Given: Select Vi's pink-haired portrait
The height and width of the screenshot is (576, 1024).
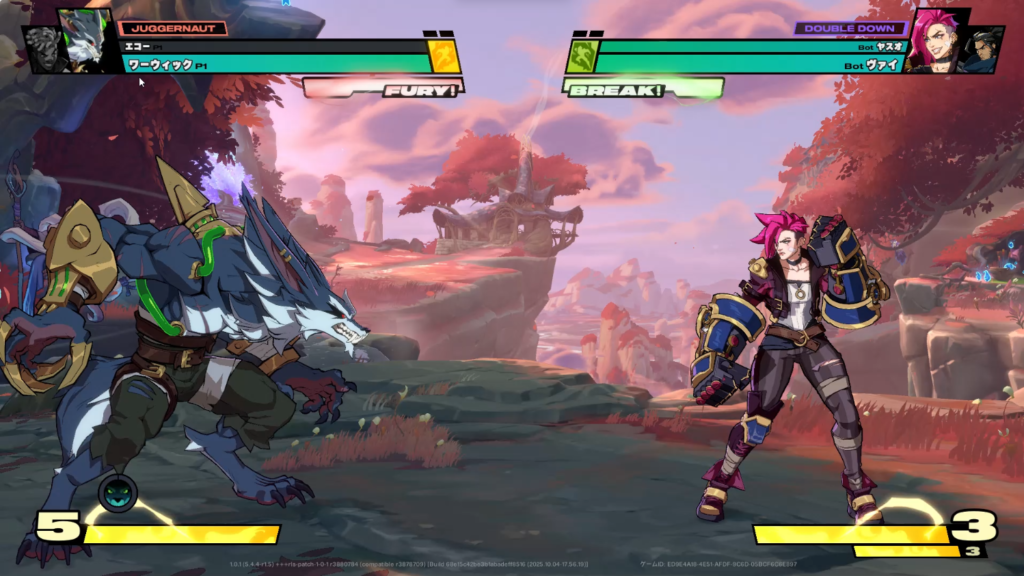Looking at the screenshot, I should pos(934,40).
